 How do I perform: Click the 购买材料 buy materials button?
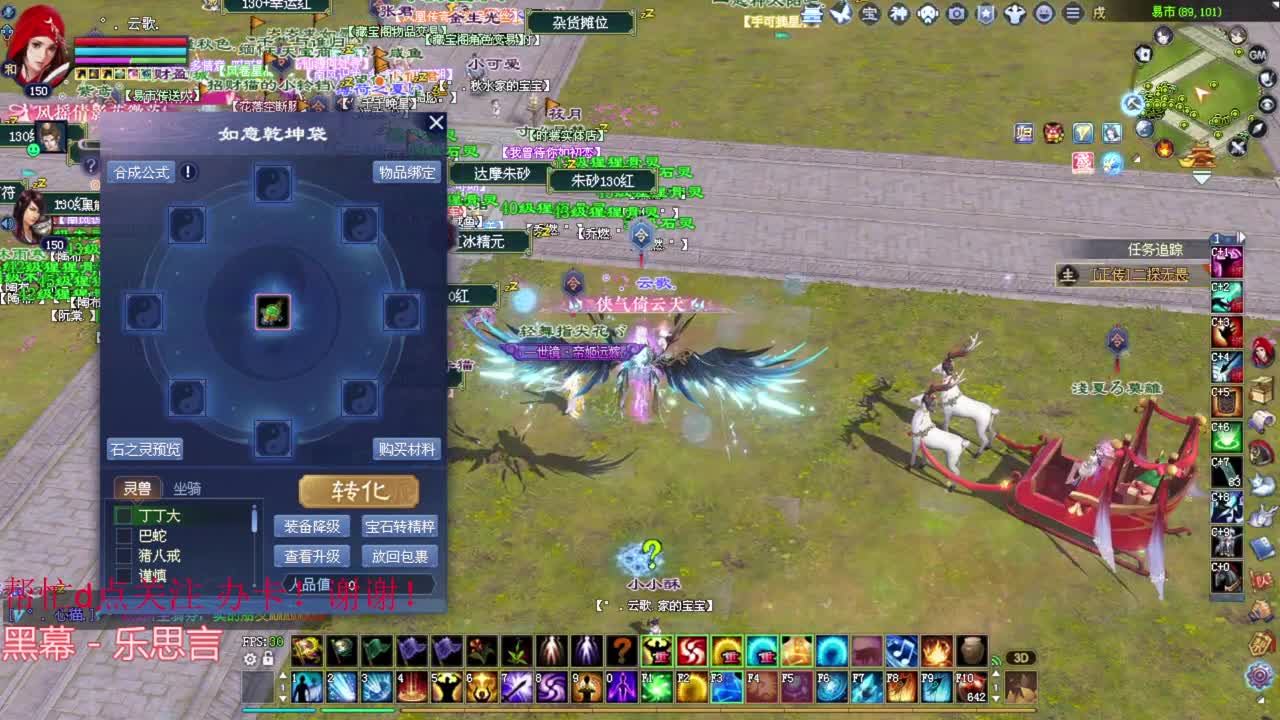click(407, 449)
